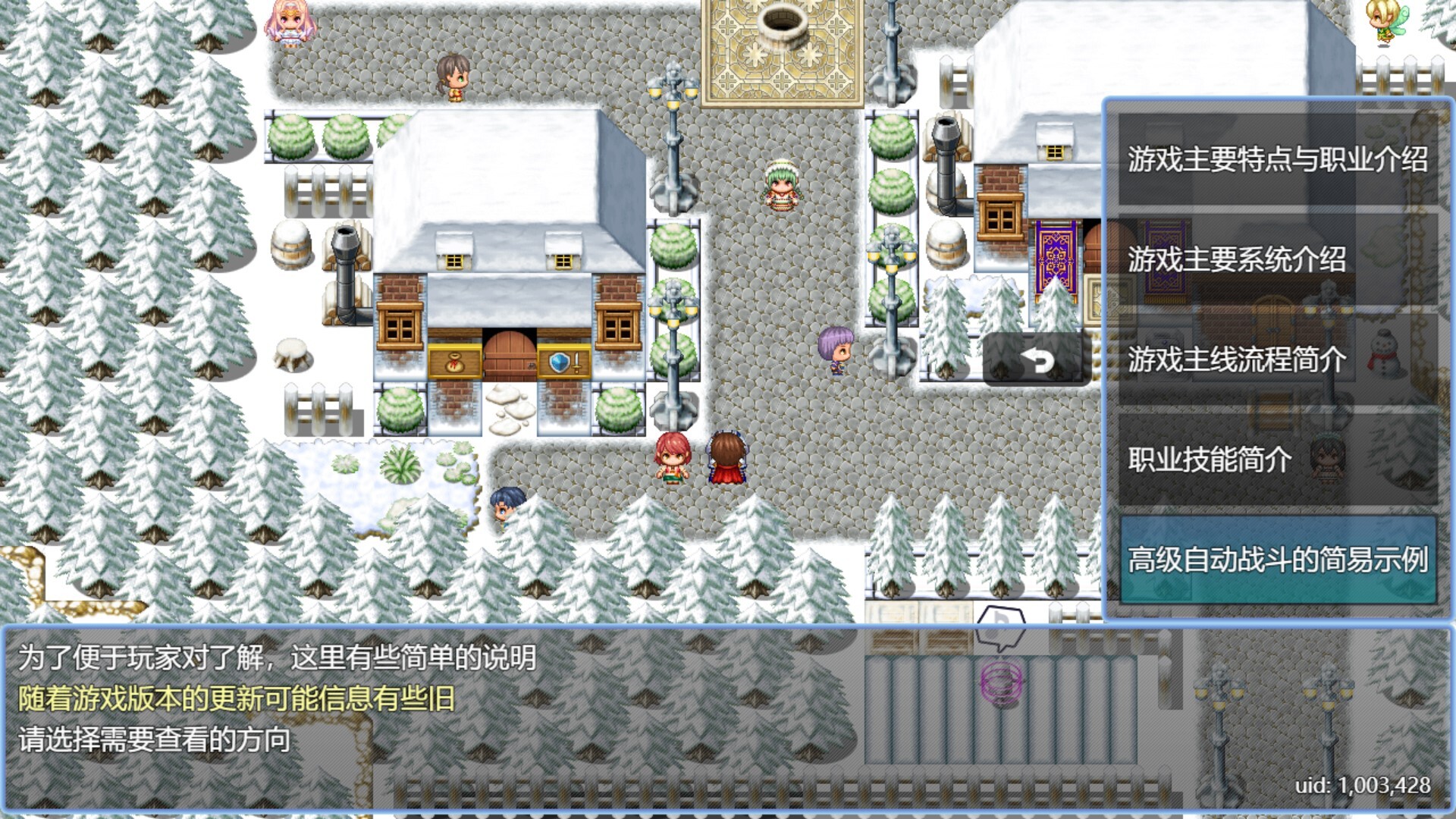Click the purple banner on the right building
The width and height of the screenshot is (1456, 819).
[x=1056, y=258]
